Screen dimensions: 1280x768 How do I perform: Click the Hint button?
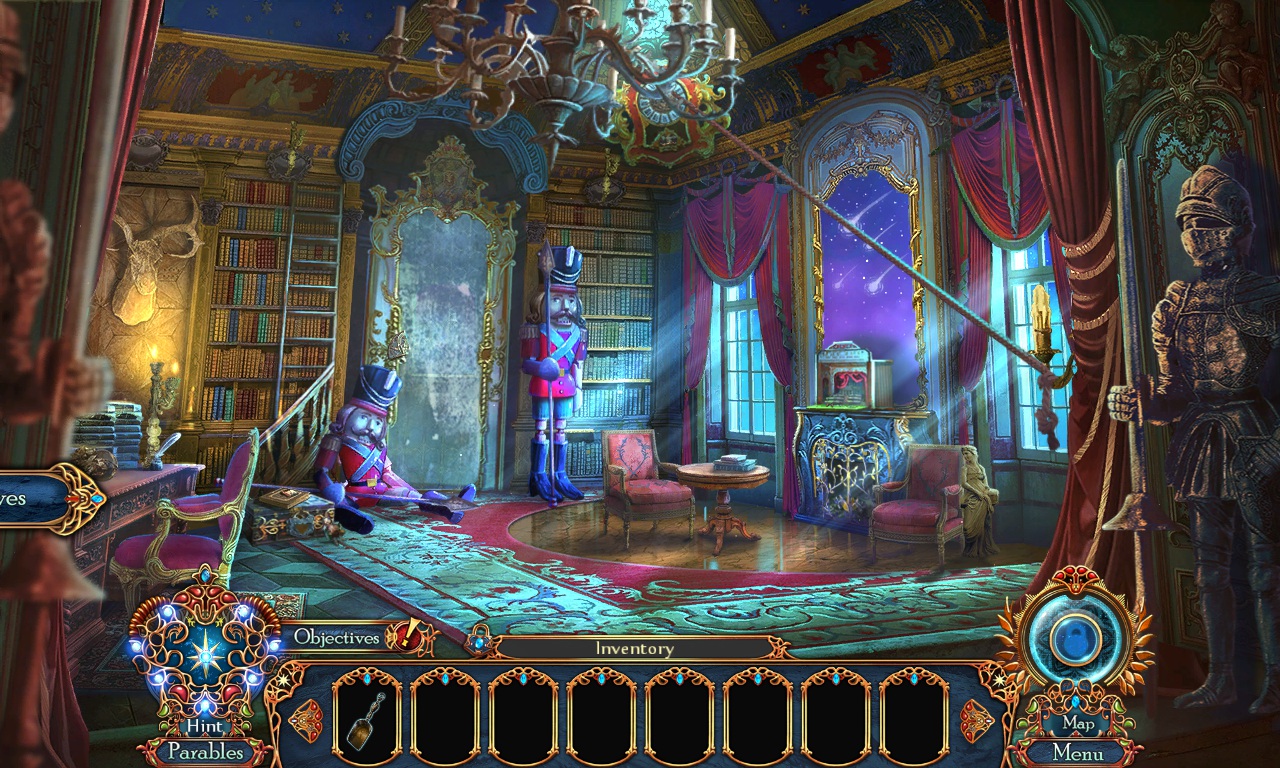pyautogui.click(x=207, y=724)
